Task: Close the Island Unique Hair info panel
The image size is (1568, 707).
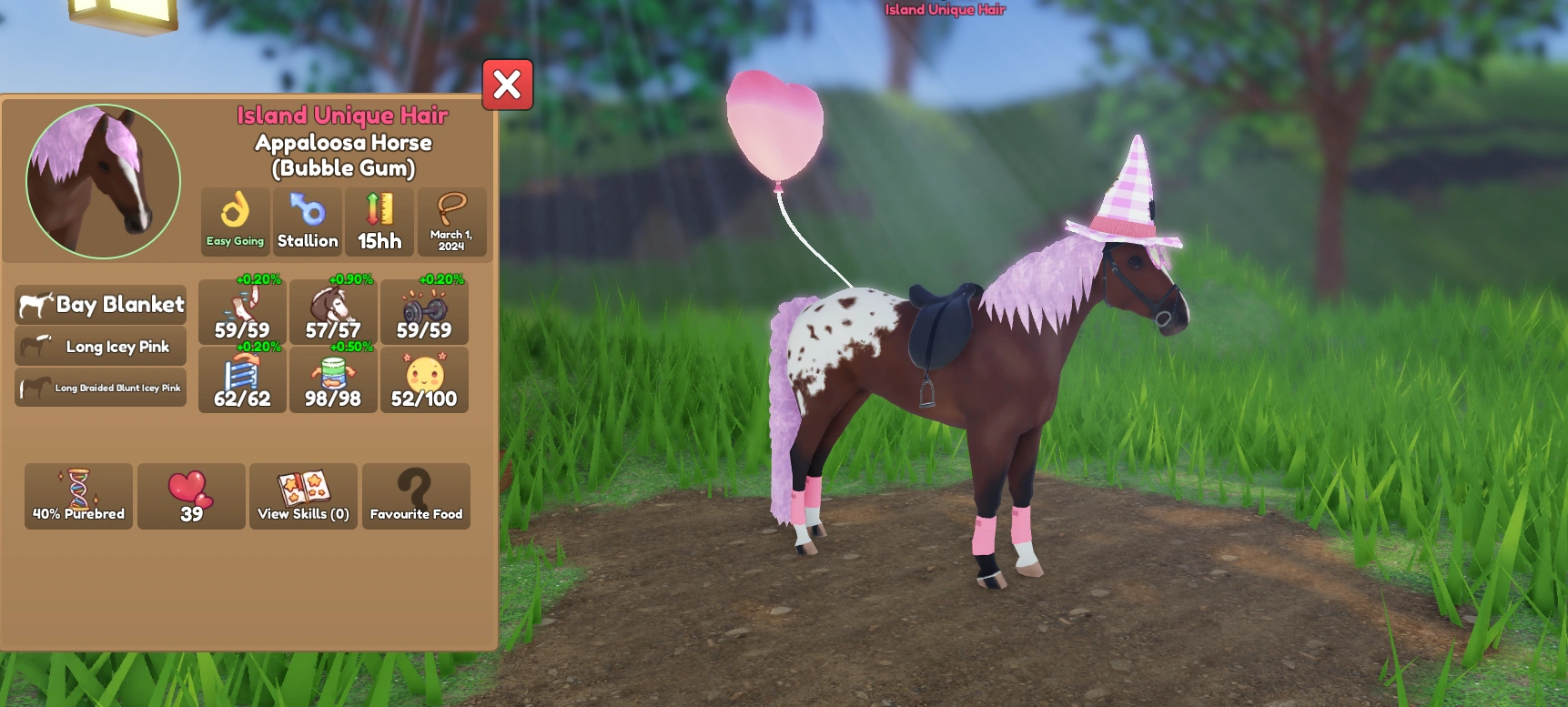Action: [507, 85]
